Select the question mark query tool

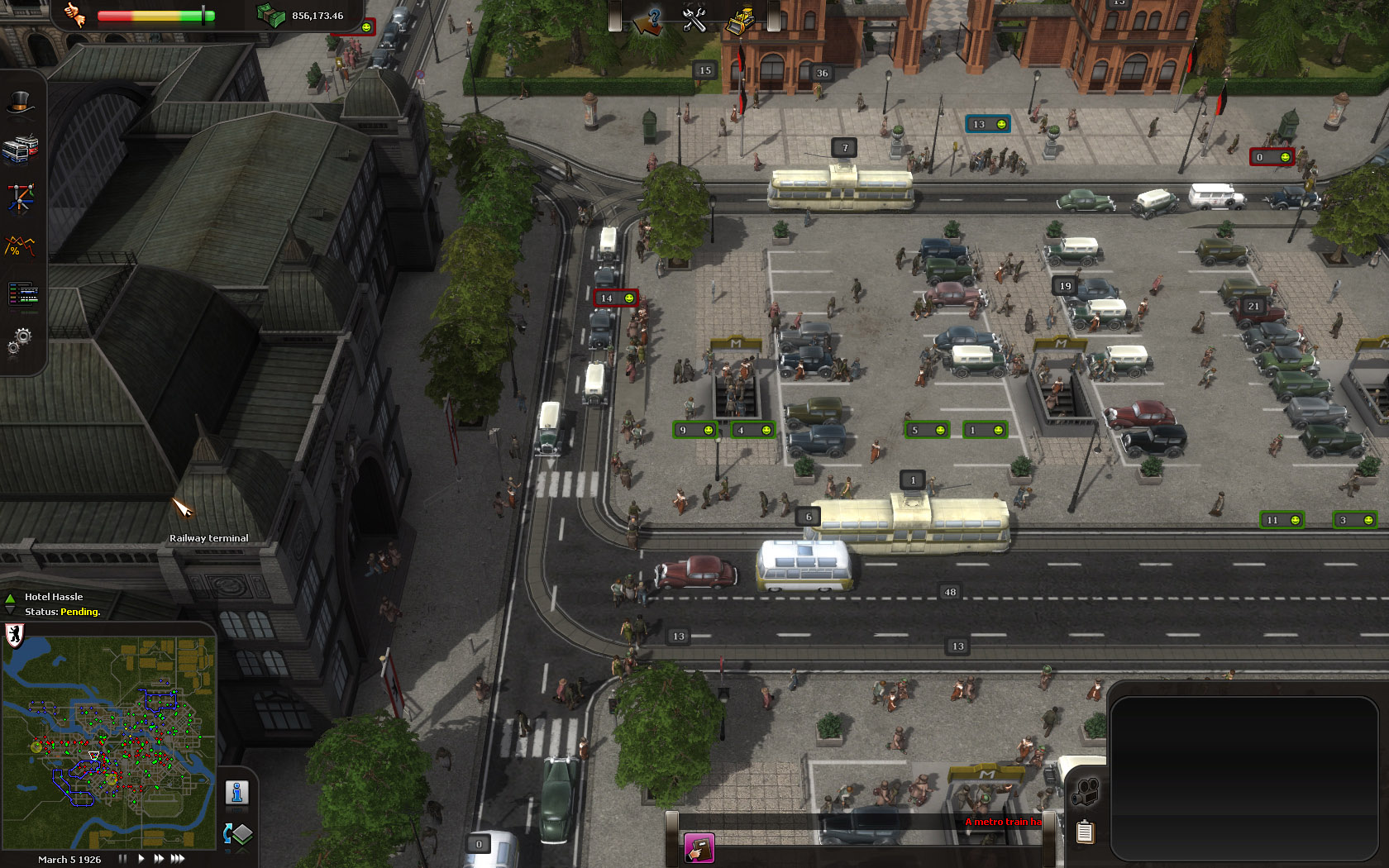point(648,20)
